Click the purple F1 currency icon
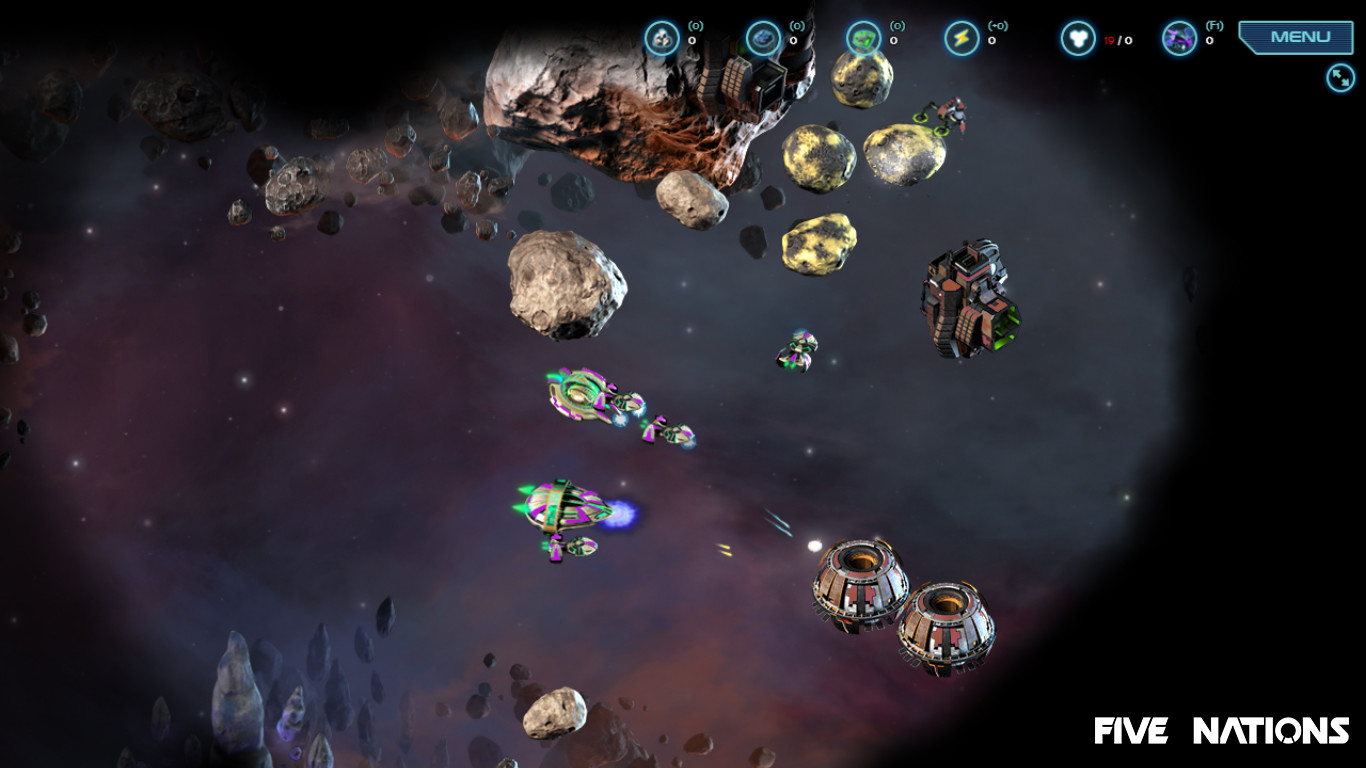1366x768 pixels. click(x=1178, y=37)
